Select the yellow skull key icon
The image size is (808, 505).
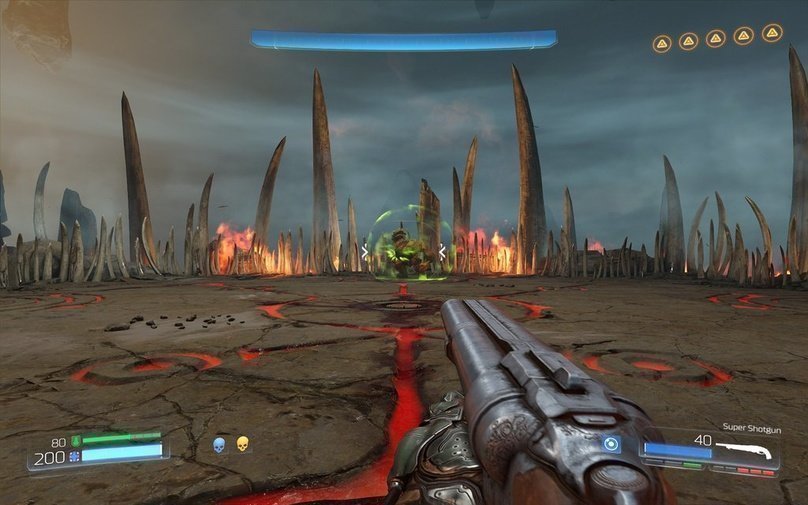click(x=242, y=444)
